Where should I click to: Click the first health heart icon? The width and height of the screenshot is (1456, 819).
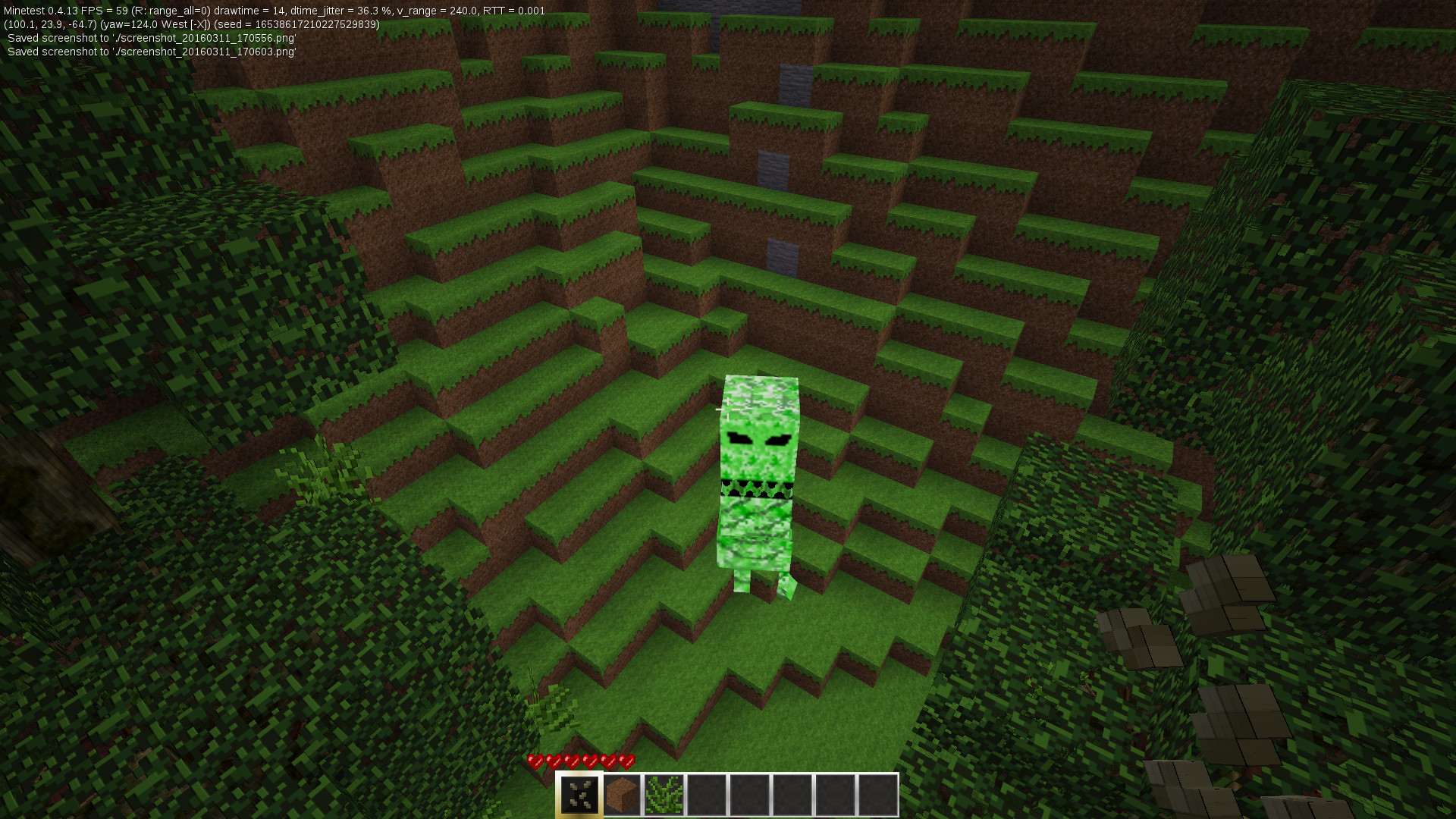point(535,761)
